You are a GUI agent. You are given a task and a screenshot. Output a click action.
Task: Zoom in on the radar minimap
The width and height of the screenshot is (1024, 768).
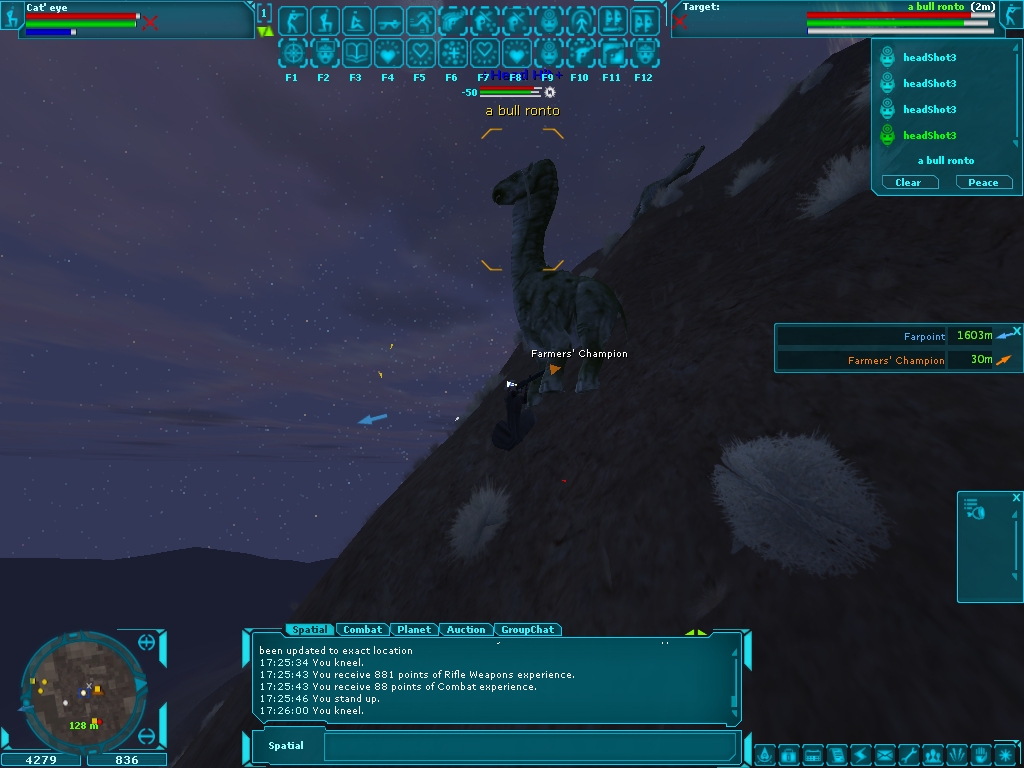[x=147, y=642]
